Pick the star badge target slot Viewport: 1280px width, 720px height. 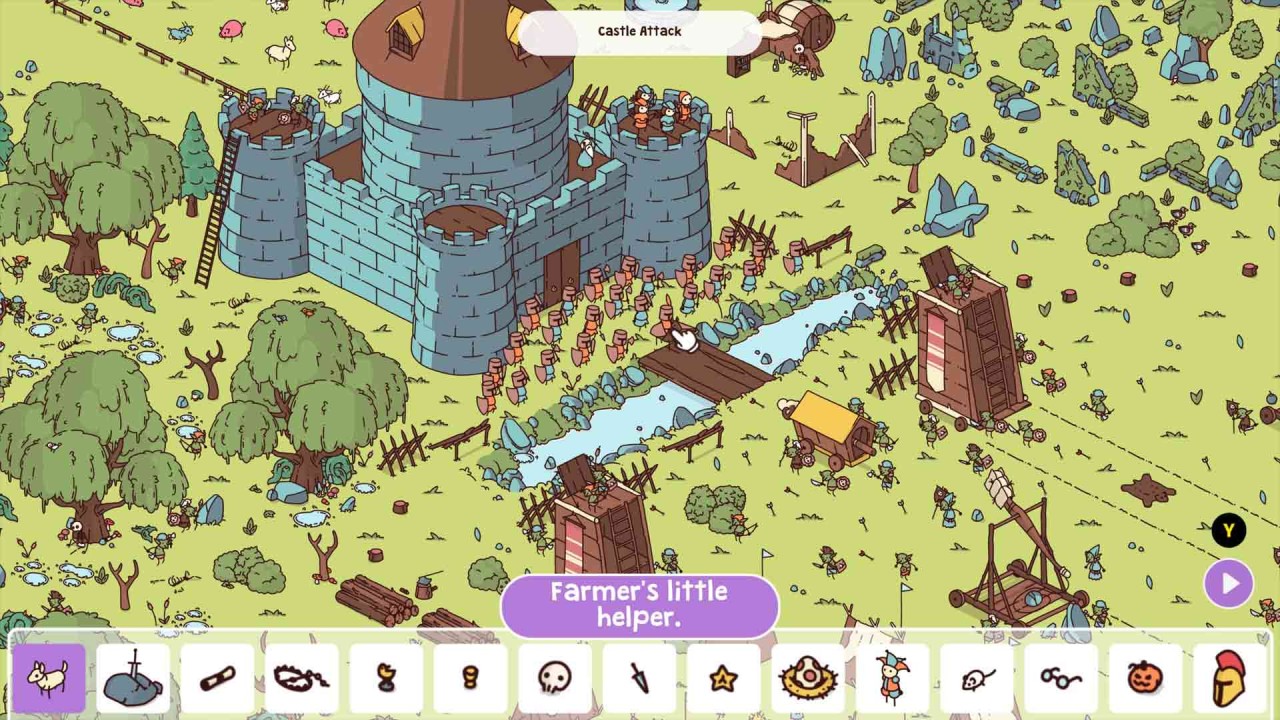point(722,679)
